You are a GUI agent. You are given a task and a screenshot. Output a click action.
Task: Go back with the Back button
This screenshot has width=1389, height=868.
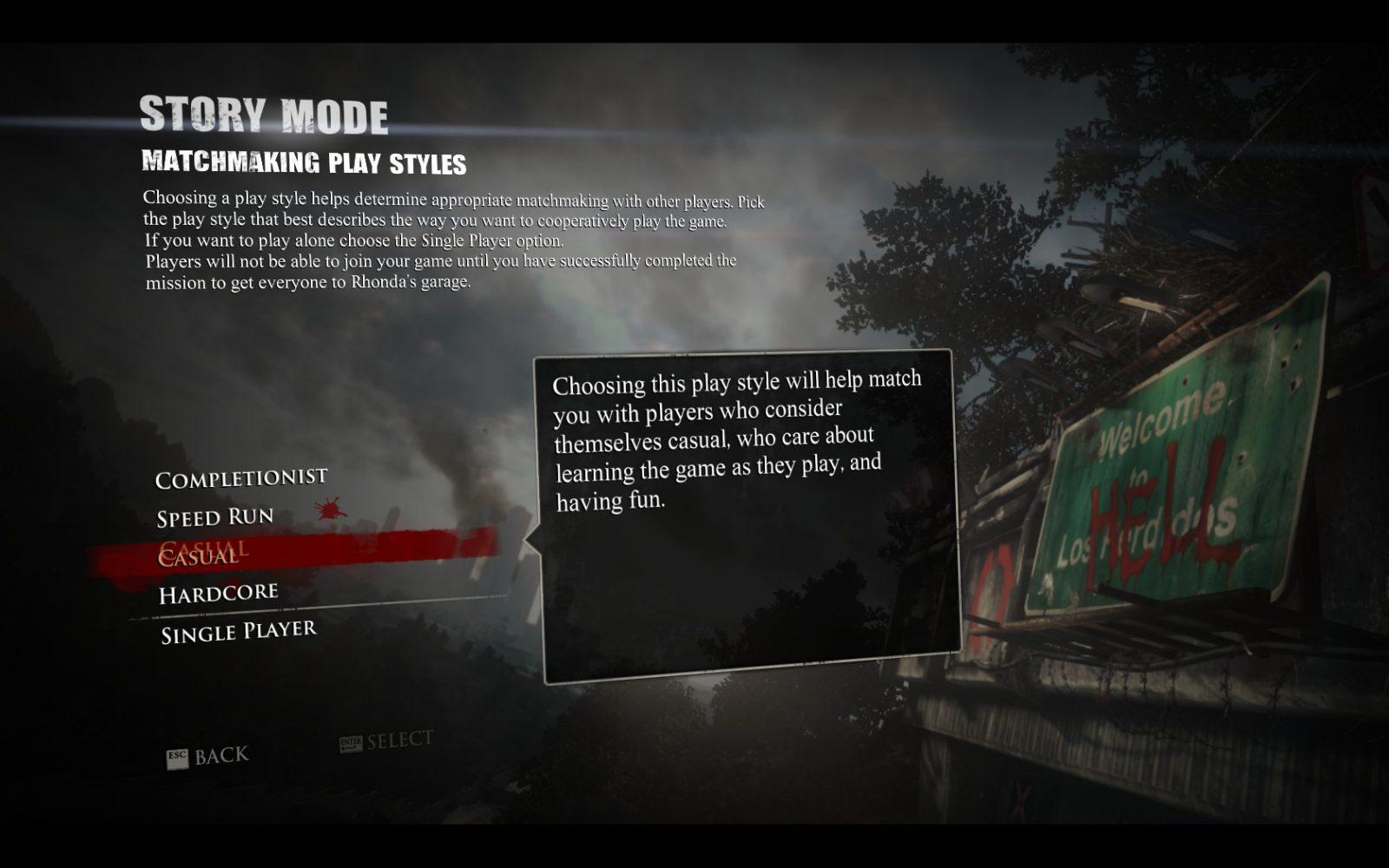[208, 757]
